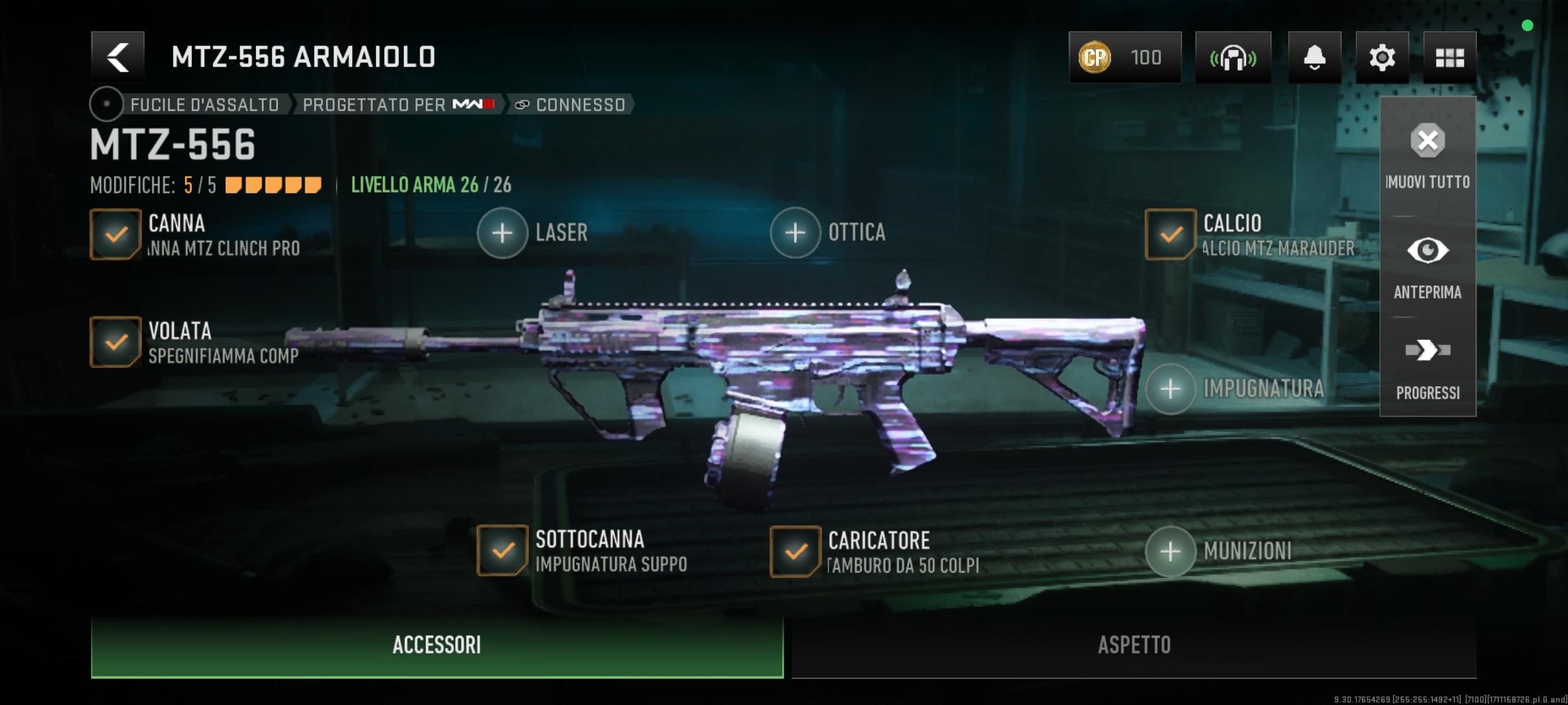Open the Munizioni attachment slot

1172,552
